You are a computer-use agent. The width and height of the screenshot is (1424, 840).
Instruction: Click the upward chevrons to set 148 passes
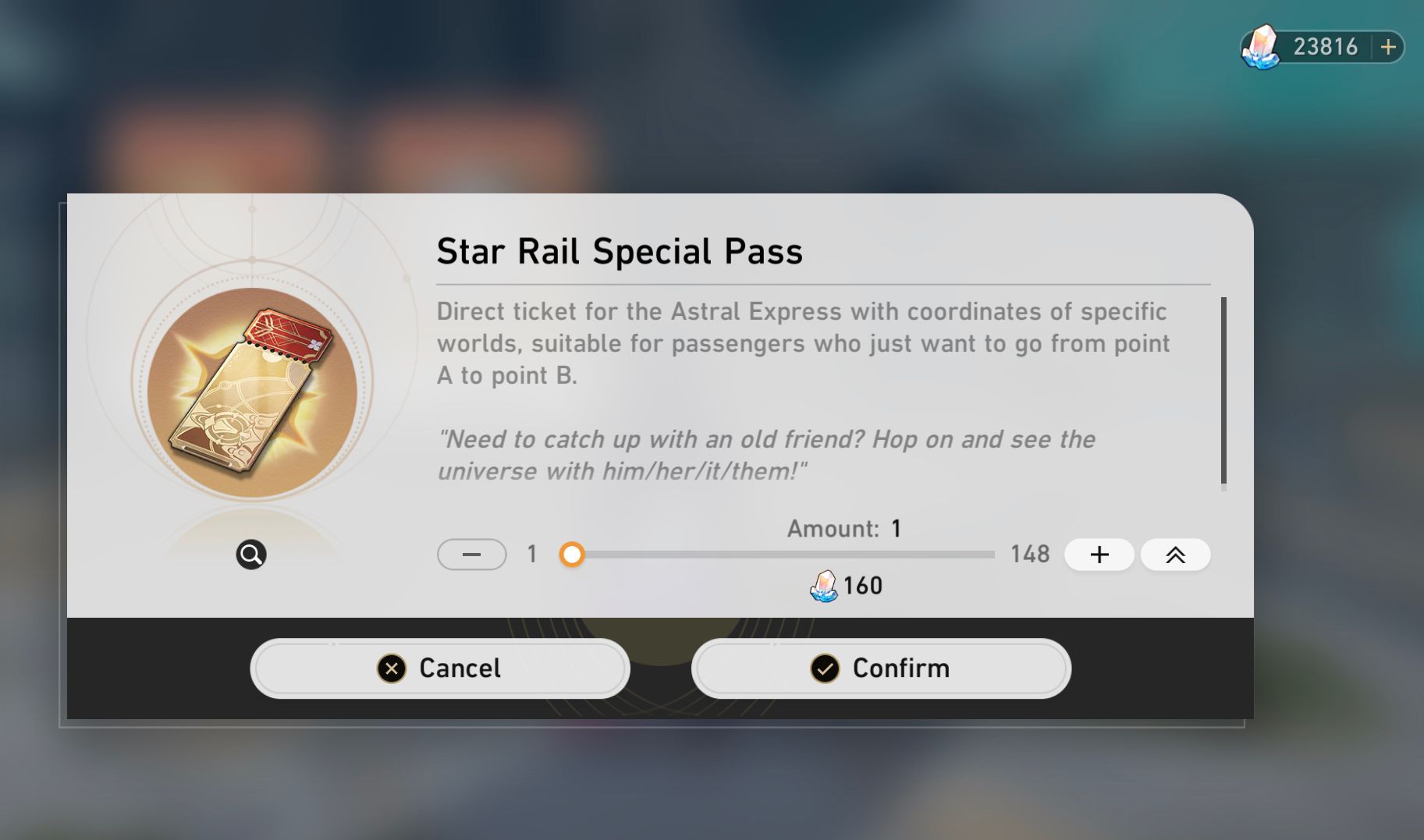point(1175,555)
